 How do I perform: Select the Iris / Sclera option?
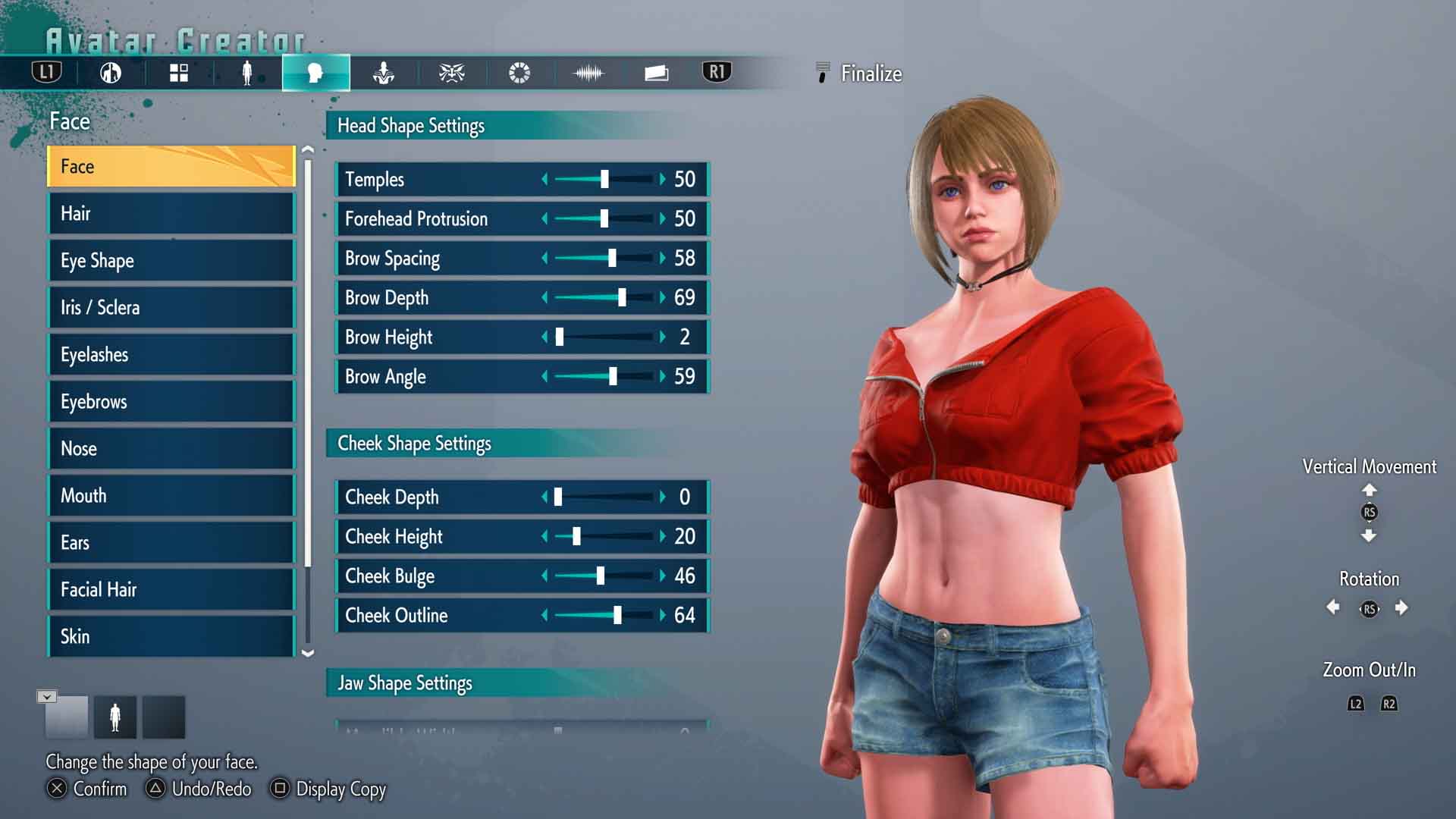[x=171, y=307]
